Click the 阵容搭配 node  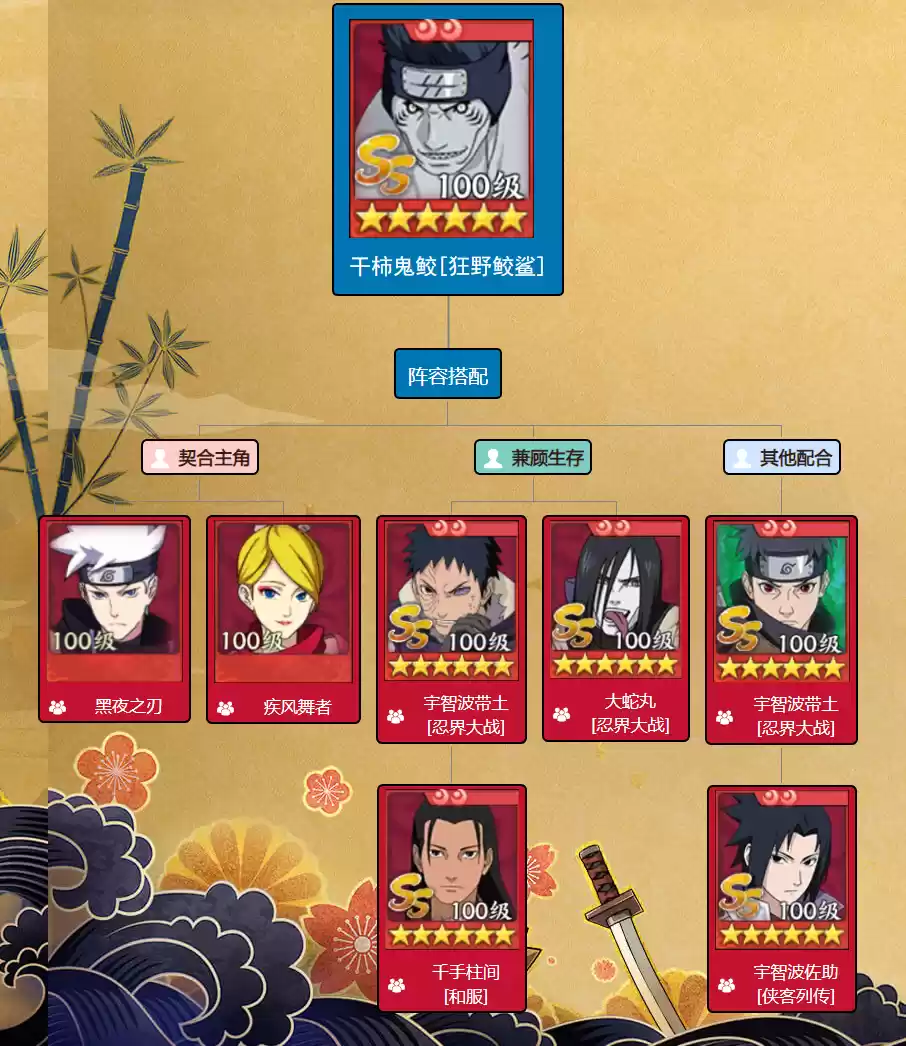(x=447, y=376)
